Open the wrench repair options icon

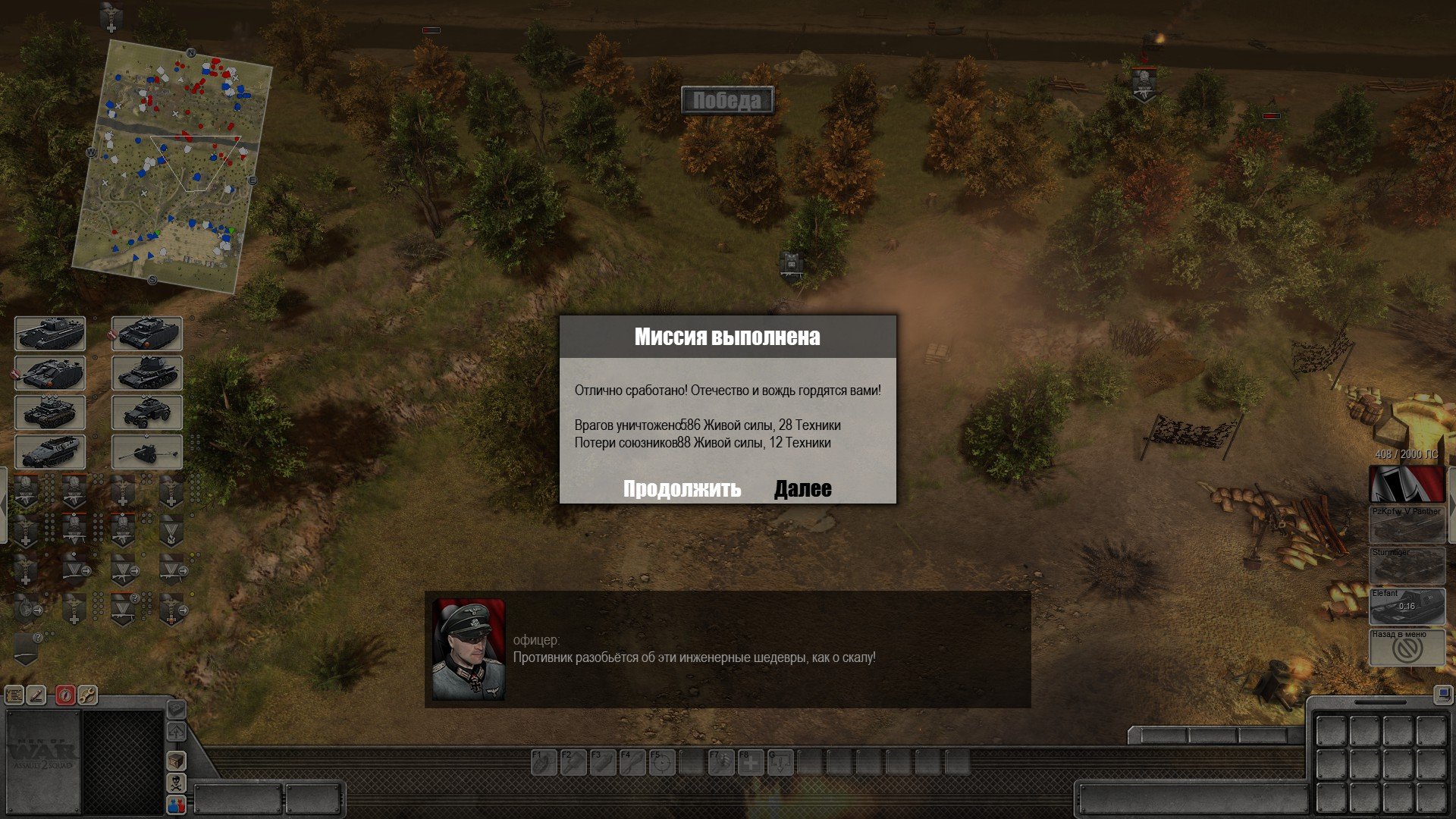pyautogui.click(x=88, y=695)
